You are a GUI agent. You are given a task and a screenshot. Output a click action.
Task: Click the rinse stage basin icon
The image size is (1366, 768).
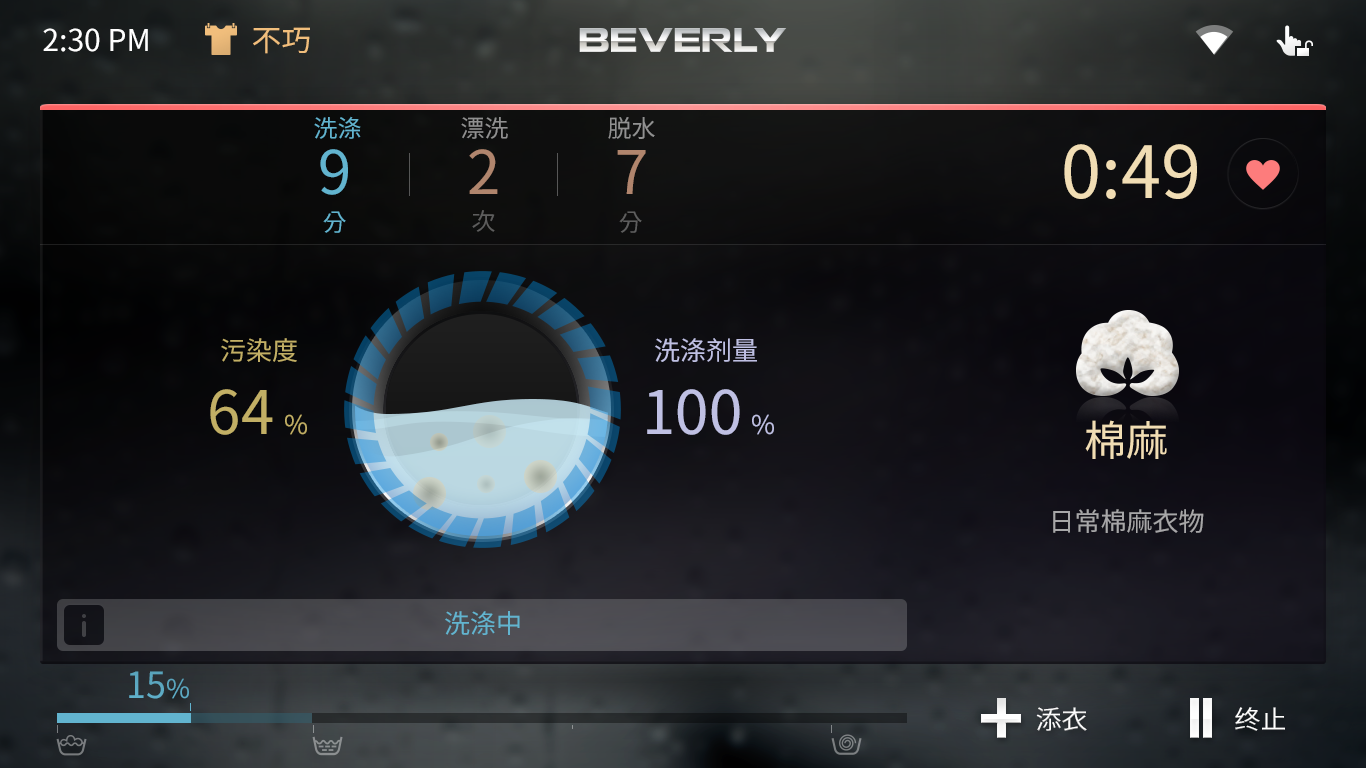[x=330, y=744]
